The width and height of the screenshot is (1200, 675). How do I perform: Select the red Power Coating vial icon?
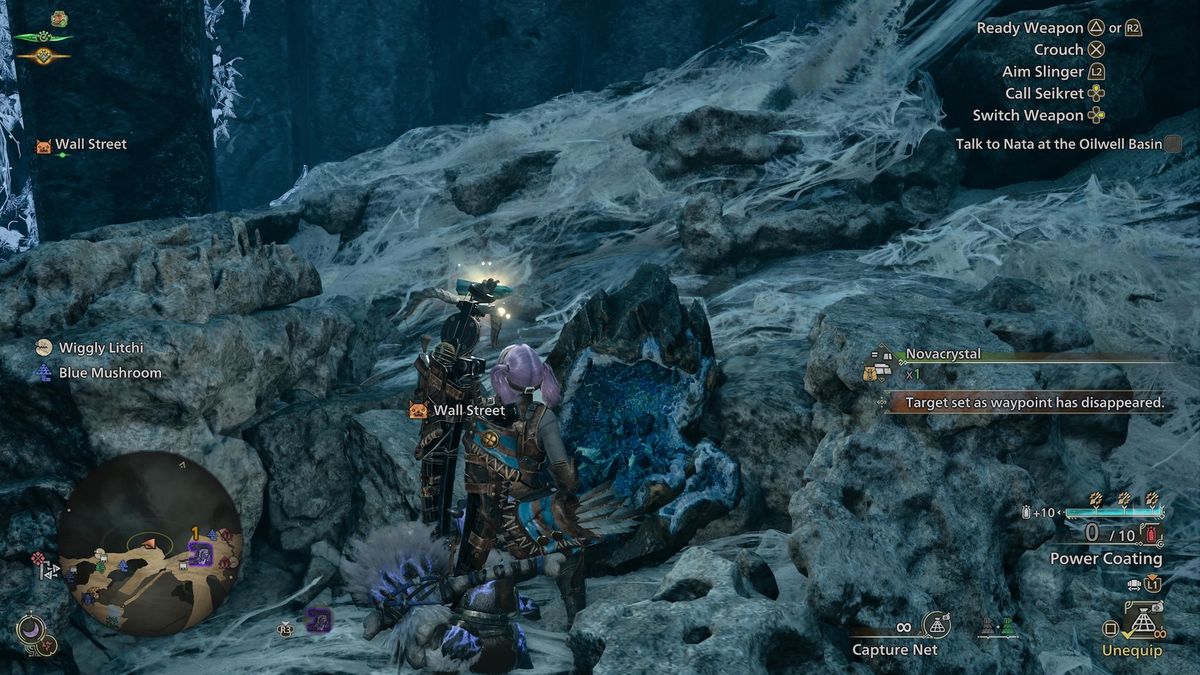(1156, 535)
